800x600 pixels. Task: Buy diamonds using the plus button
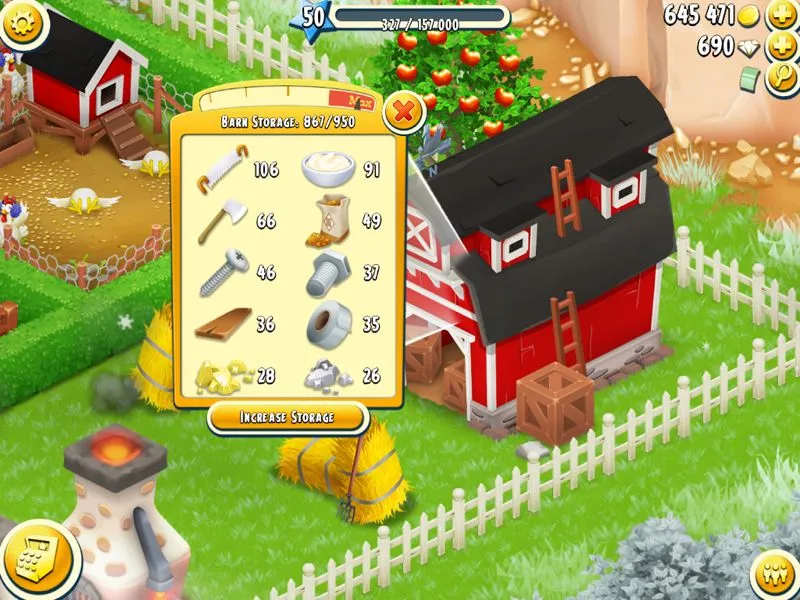[x=781, y=47]
